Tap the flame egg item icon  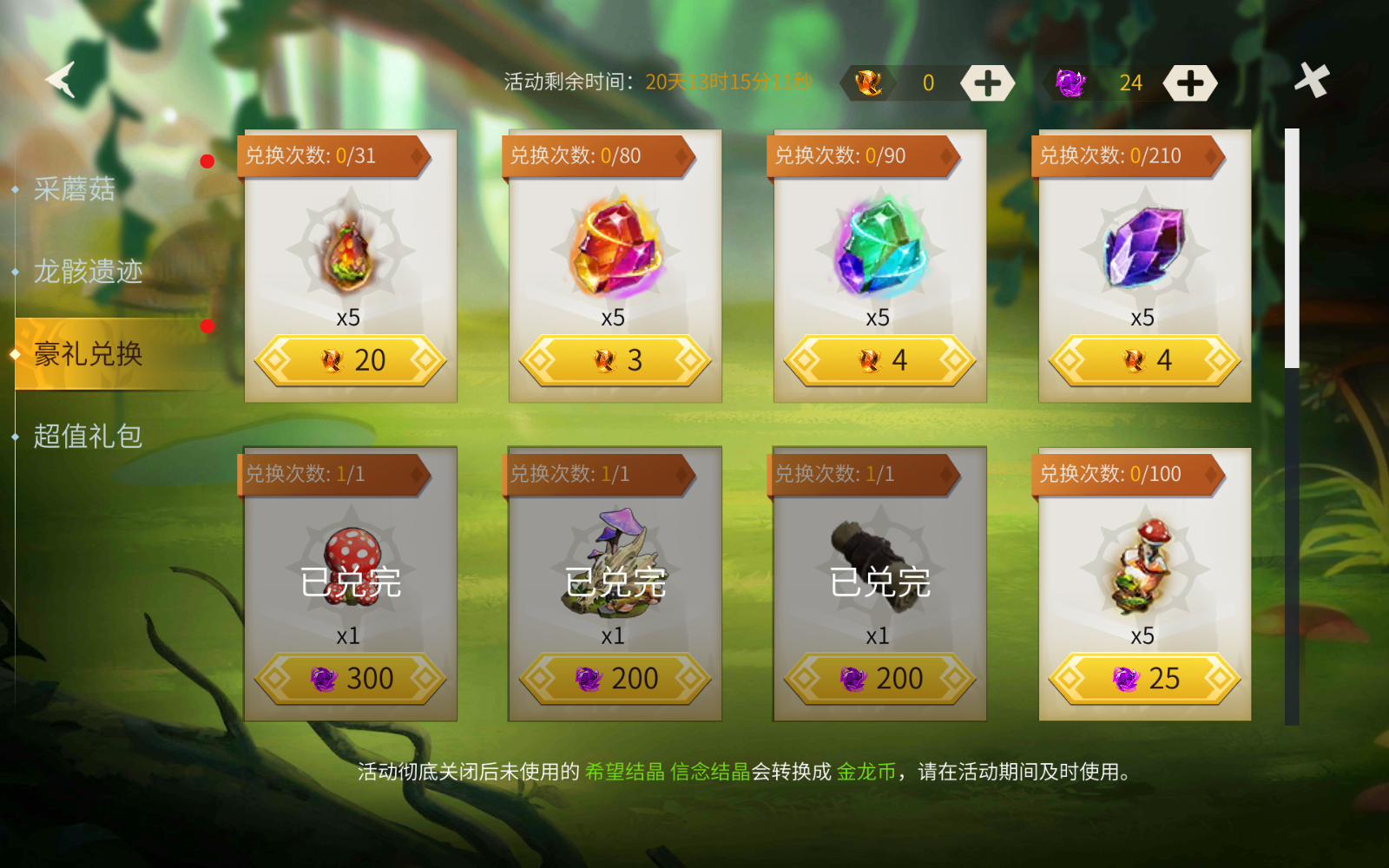(351, 252)
